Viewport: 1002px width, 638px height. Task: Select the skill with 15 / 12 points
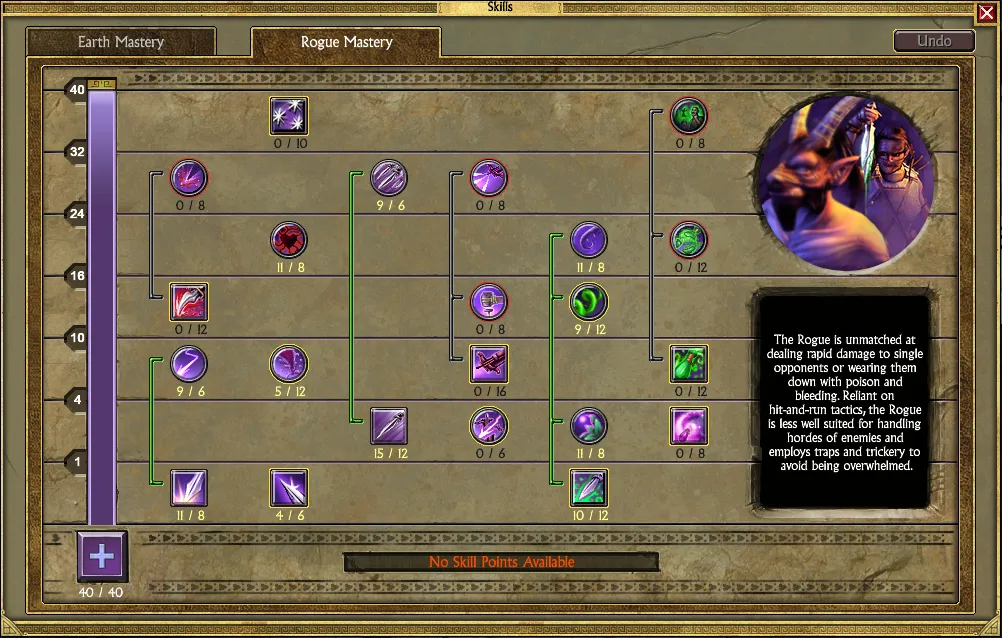tap(389, 426)
